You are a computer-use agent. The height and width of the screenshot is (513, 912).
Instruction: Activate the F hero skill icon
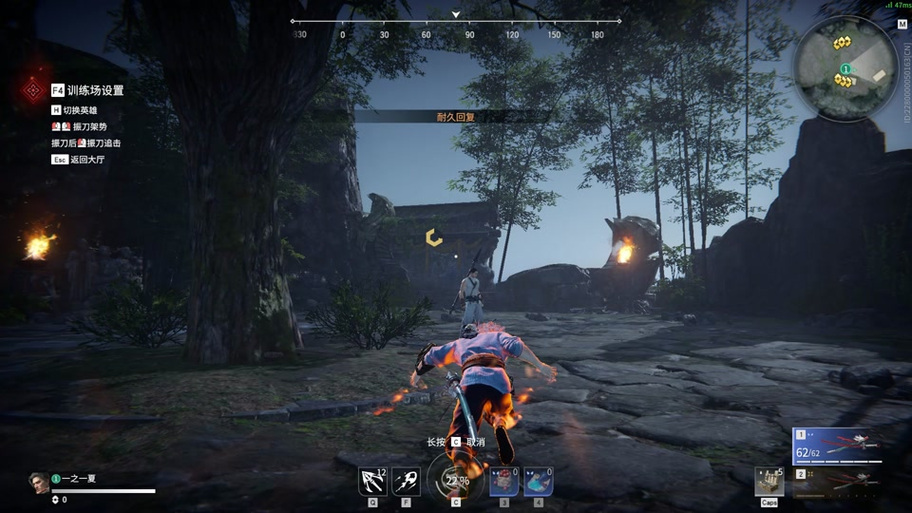click(406, 482)
